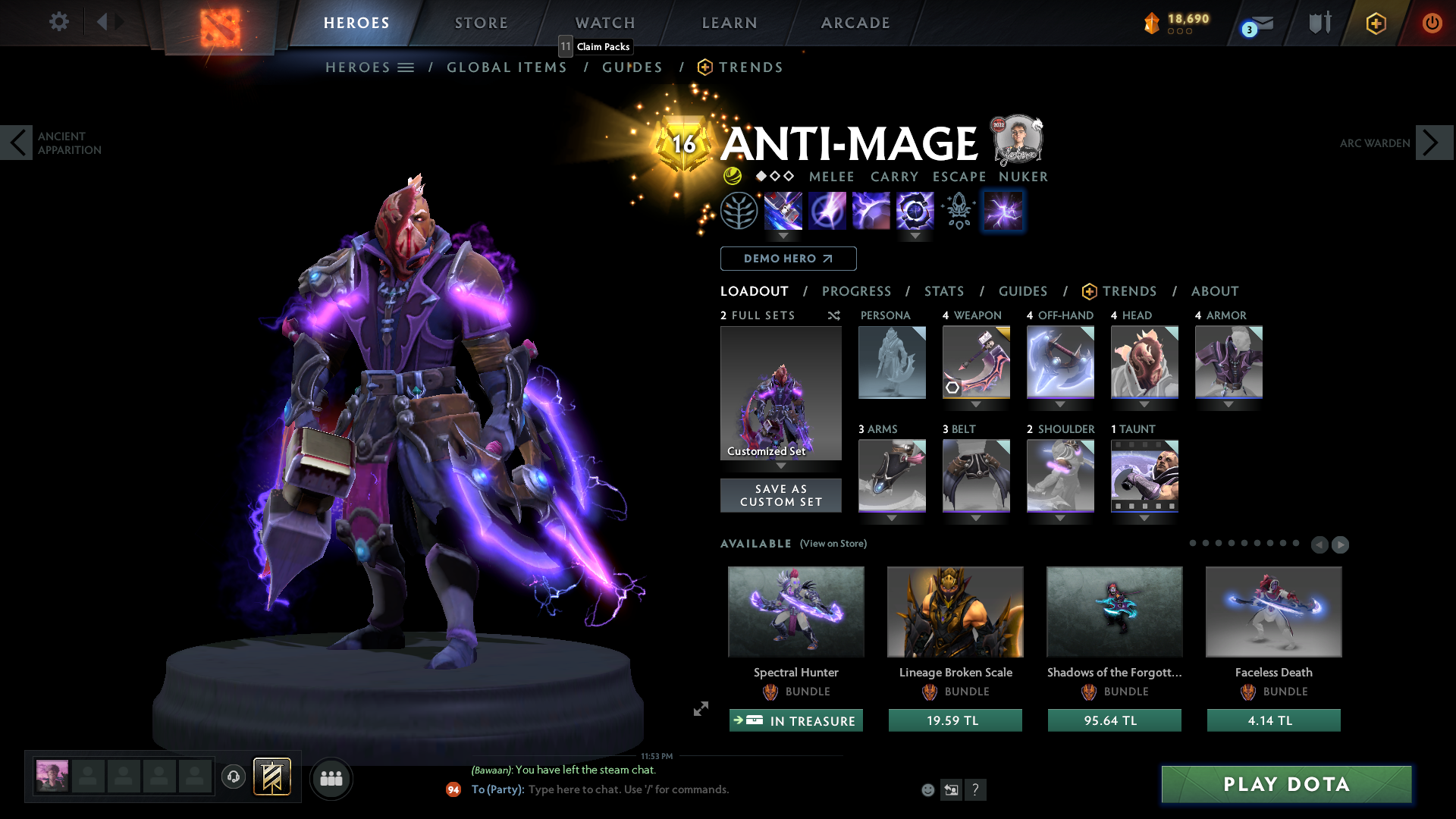The height and width of the screenshot is (819, 1456).
Task: Switch to the Progress tab
Action: click(857, 291)
